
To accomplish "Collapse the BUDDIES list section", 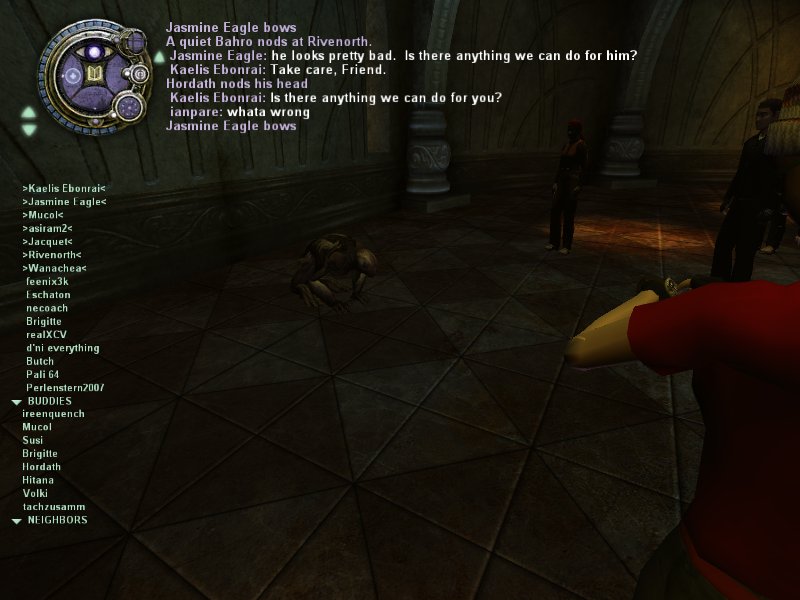I will [17, 401].
